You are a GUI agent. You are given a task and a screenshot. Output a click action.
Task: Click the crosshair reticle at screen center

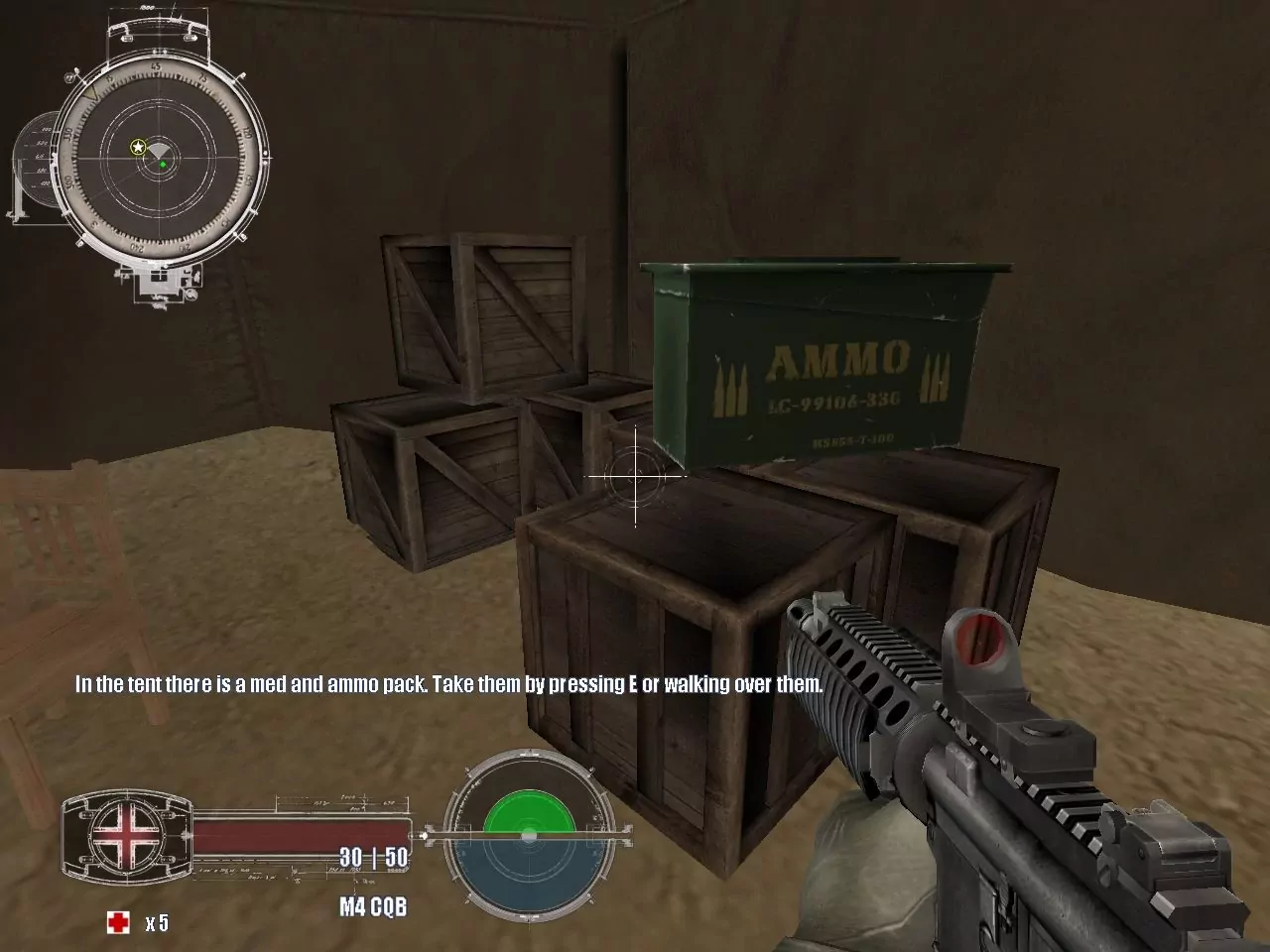633,478
